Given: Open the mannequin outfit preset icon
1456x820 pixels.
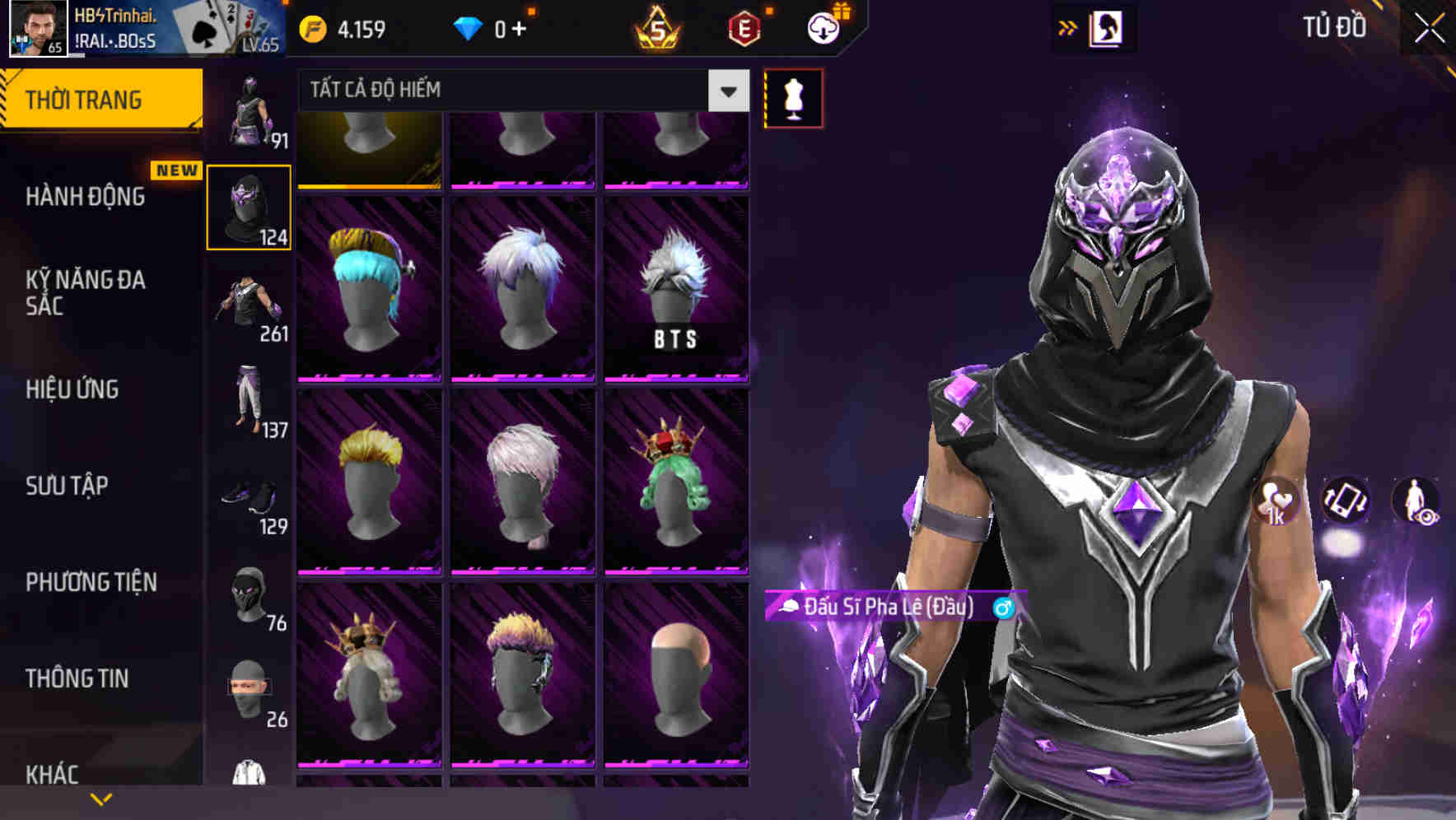Looking at the screenshot, I should click(x=793, y=97).
